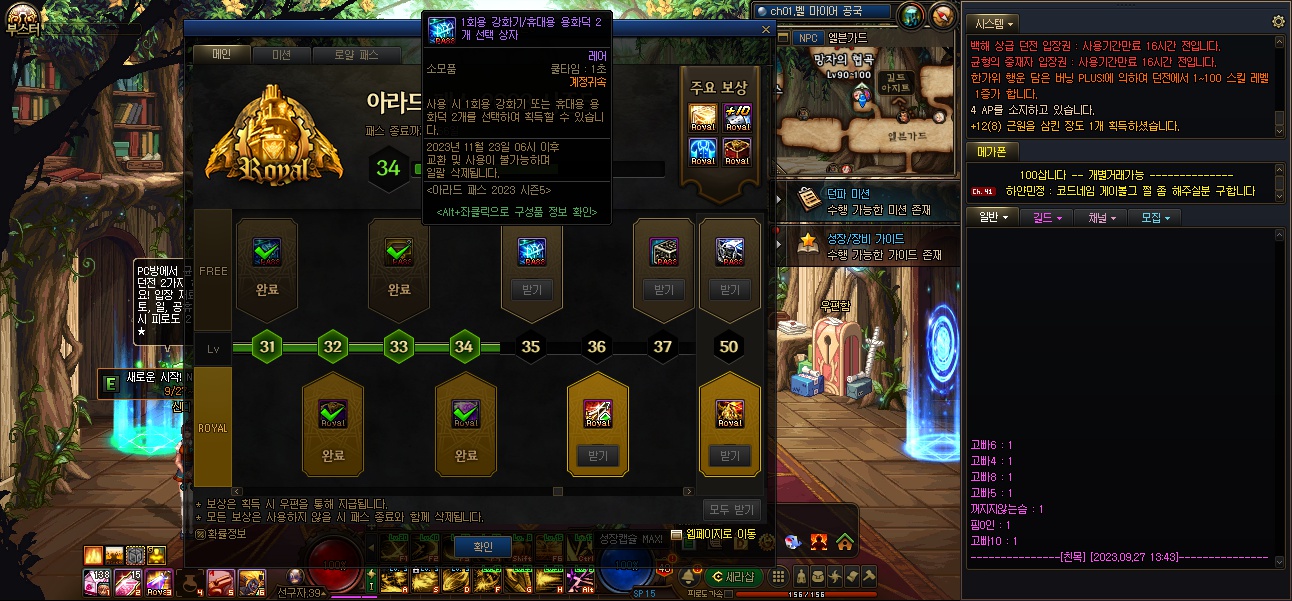Claim the level 50 Royal reward with 받기
This screenshot has width=1292, height=601.
pyautogui.click(x=729, y=456)
